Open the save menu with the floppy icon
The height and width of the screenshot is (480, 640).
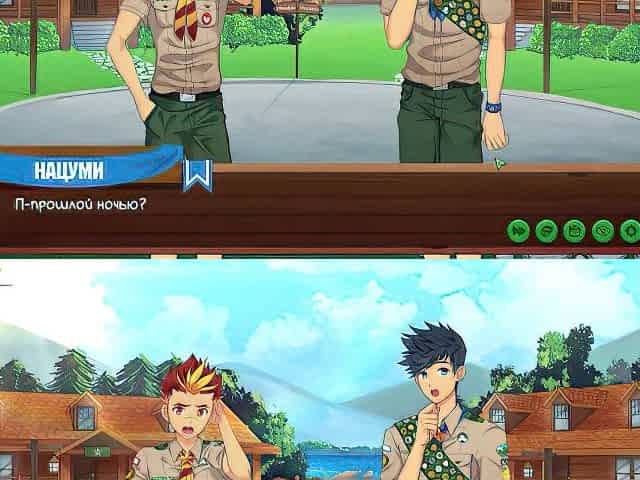click(x=574, y=230)
